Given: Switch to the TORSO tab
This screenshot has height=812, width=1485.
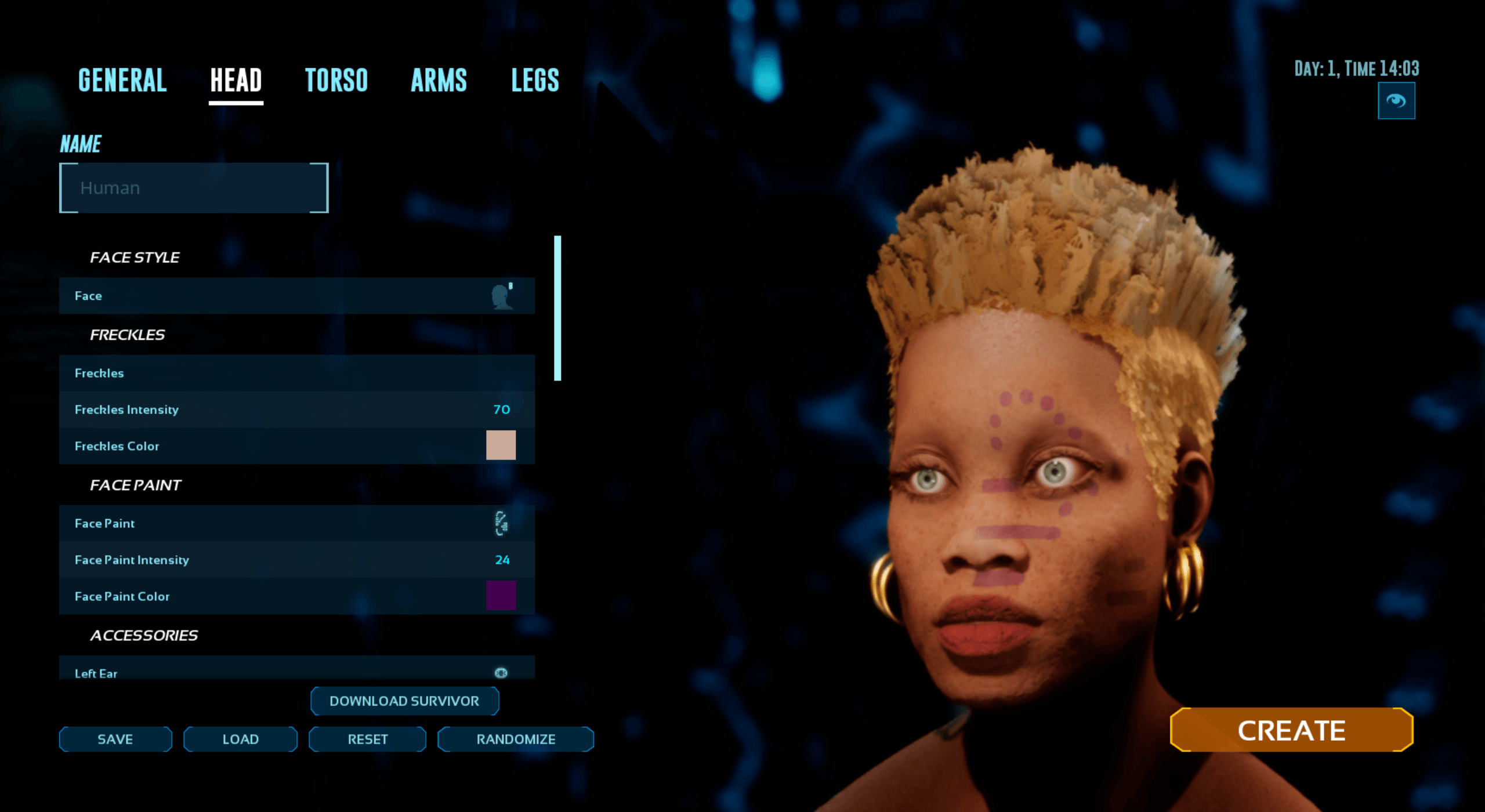Looking at the screenshot, I should click(338, 80).
